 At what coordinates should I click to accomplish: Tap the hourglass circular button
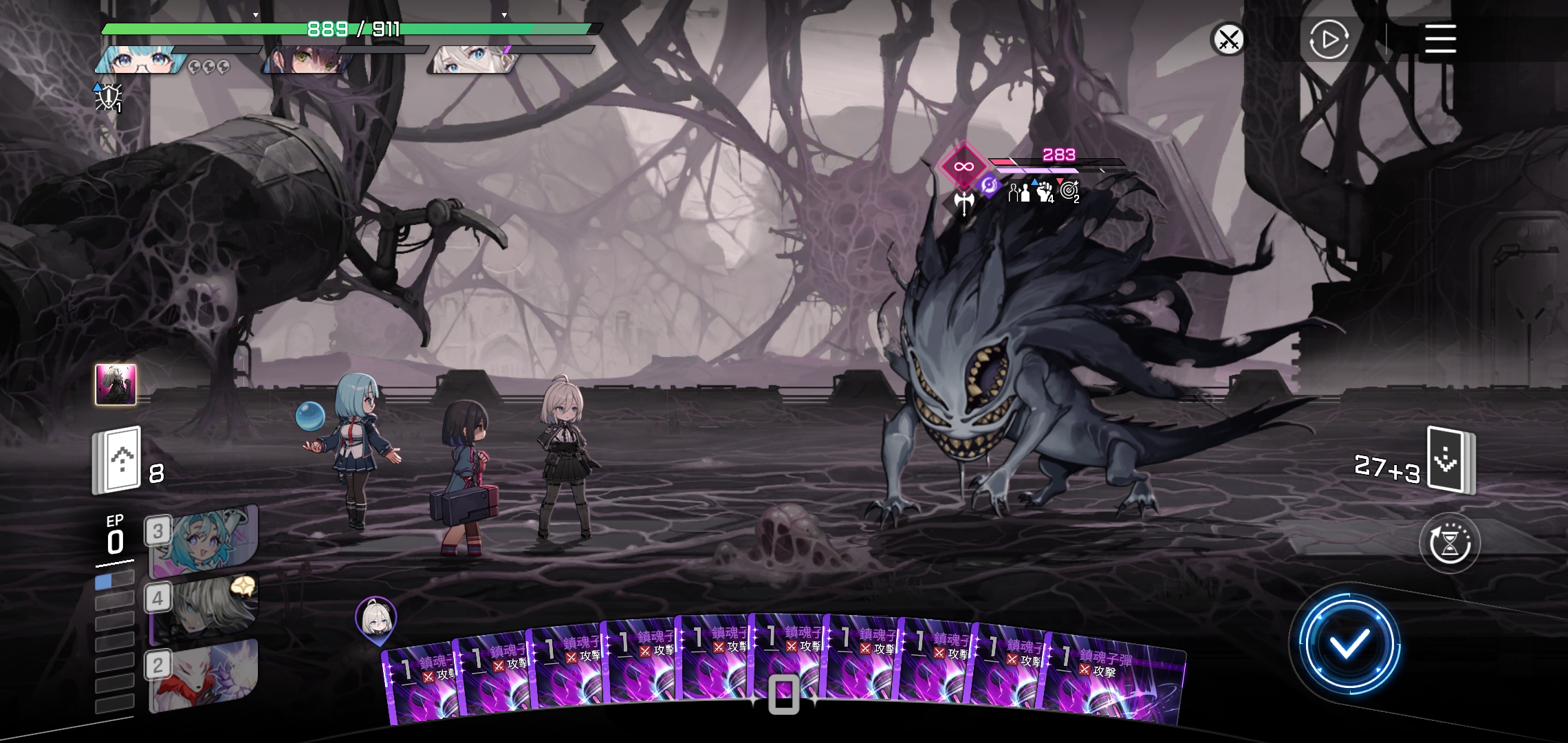tap(1450, 543)
